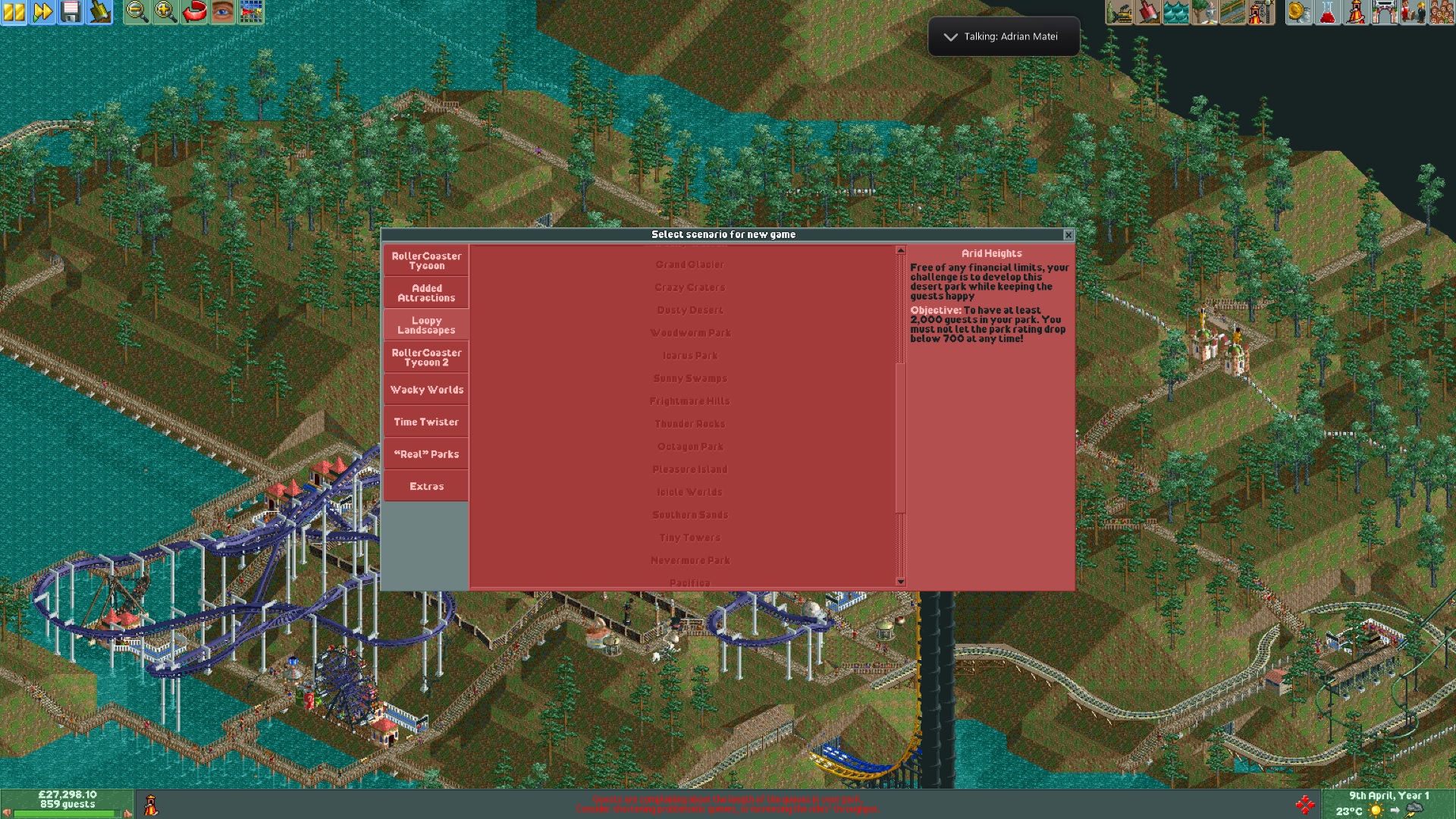Switch to the Wacky Worlds tab

[425, 389]
